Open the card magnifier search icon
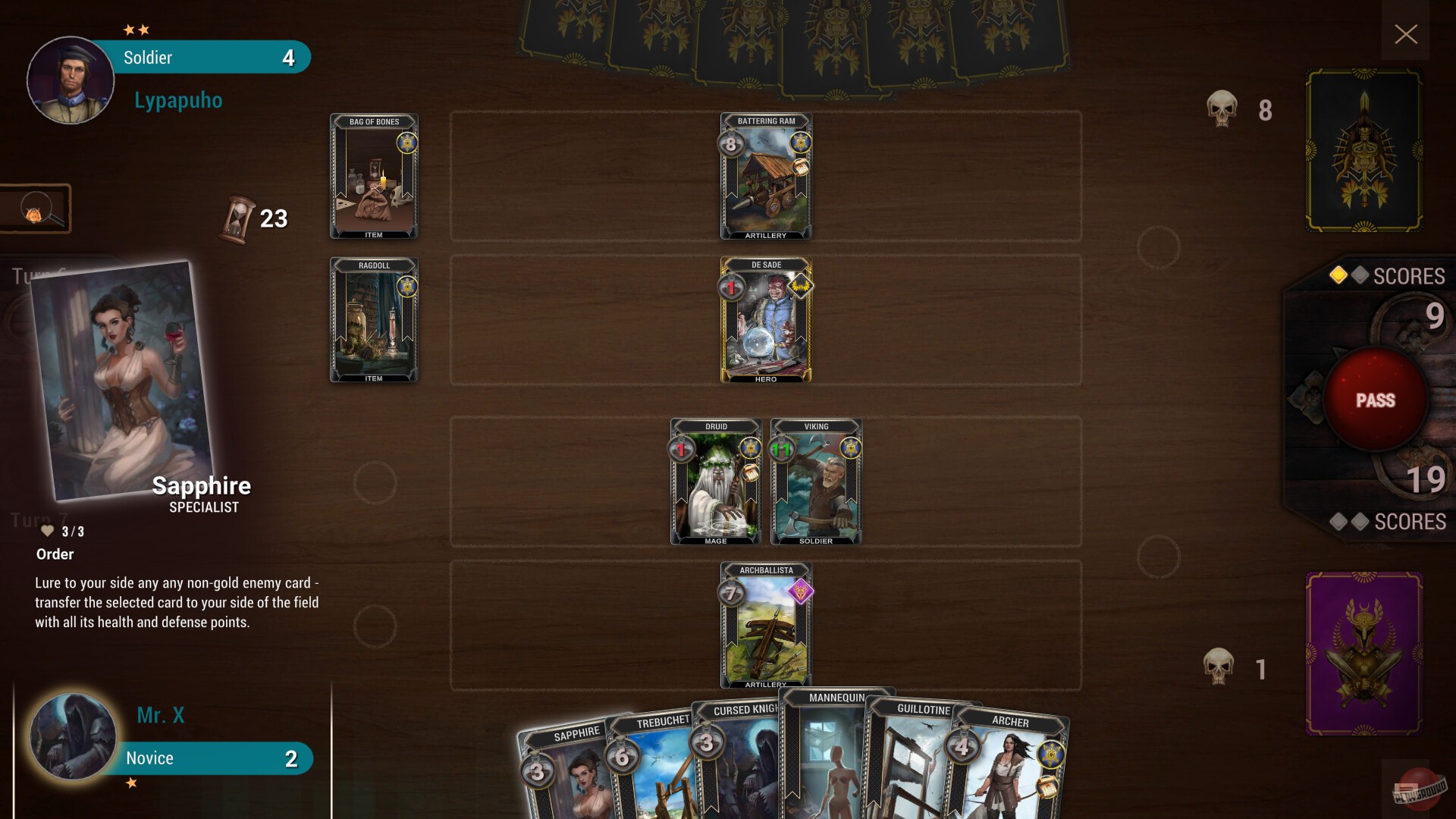The height and width of the screenshot is (819, 1456). click(34, 209)
